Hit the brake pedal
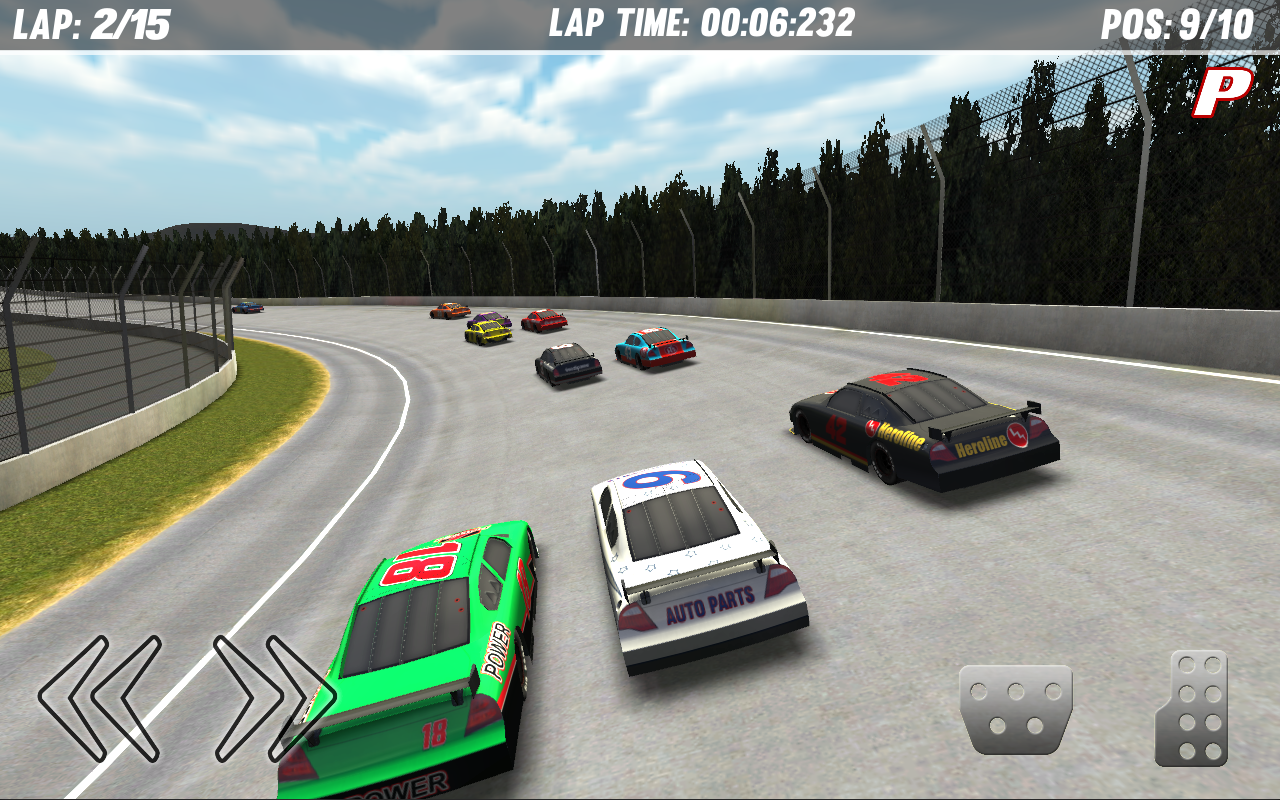This screenshot has width=1280, height=800. tap(1015, 708)
